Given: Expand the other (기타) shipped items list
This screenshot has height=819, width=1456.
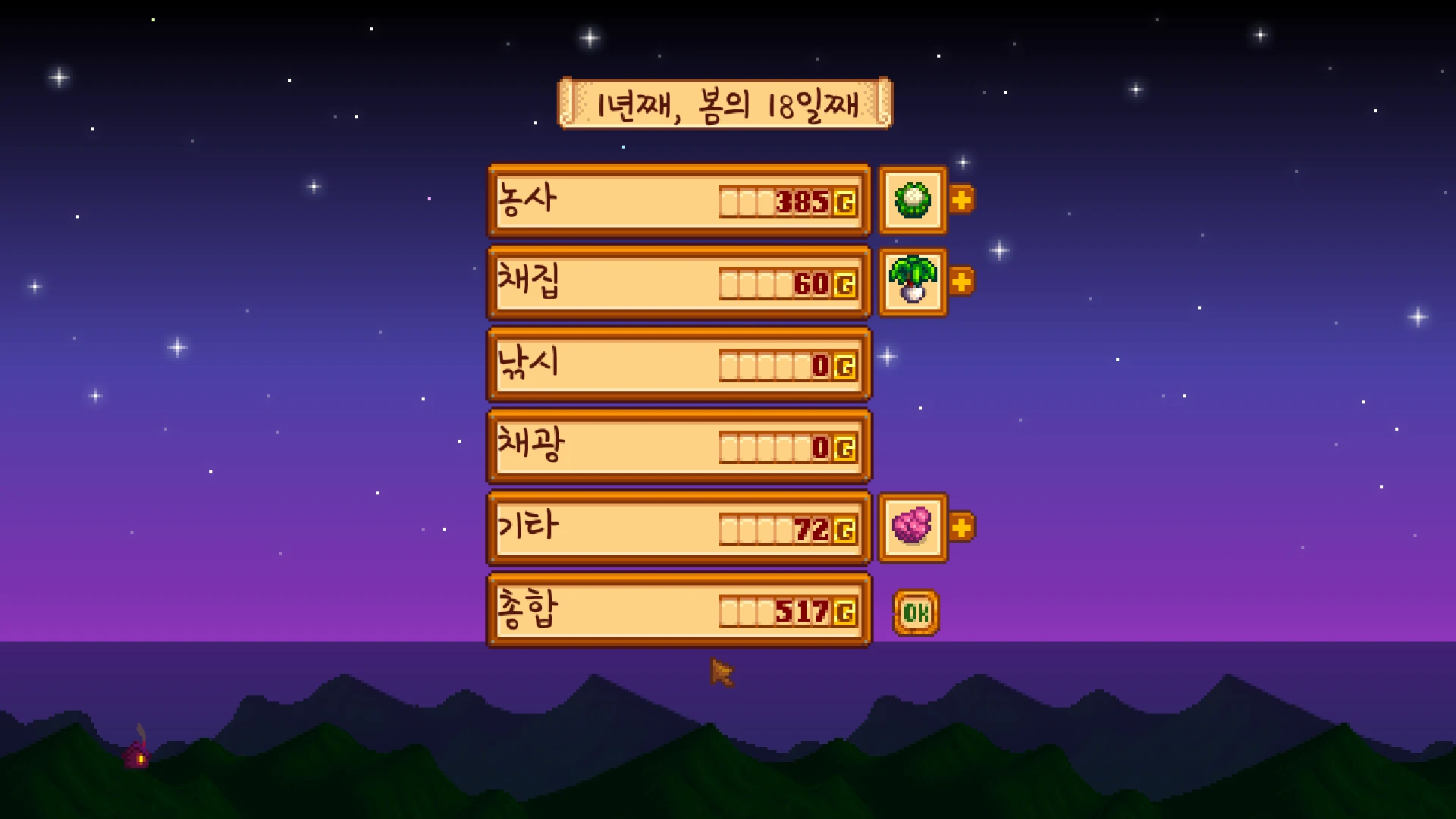Looking at the screenshot, I should [961, 527].
